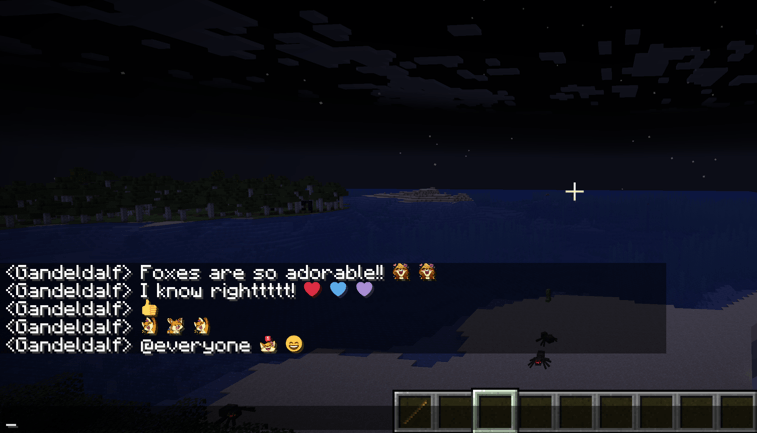Focus the chat text input bar

tap(200, 424)
